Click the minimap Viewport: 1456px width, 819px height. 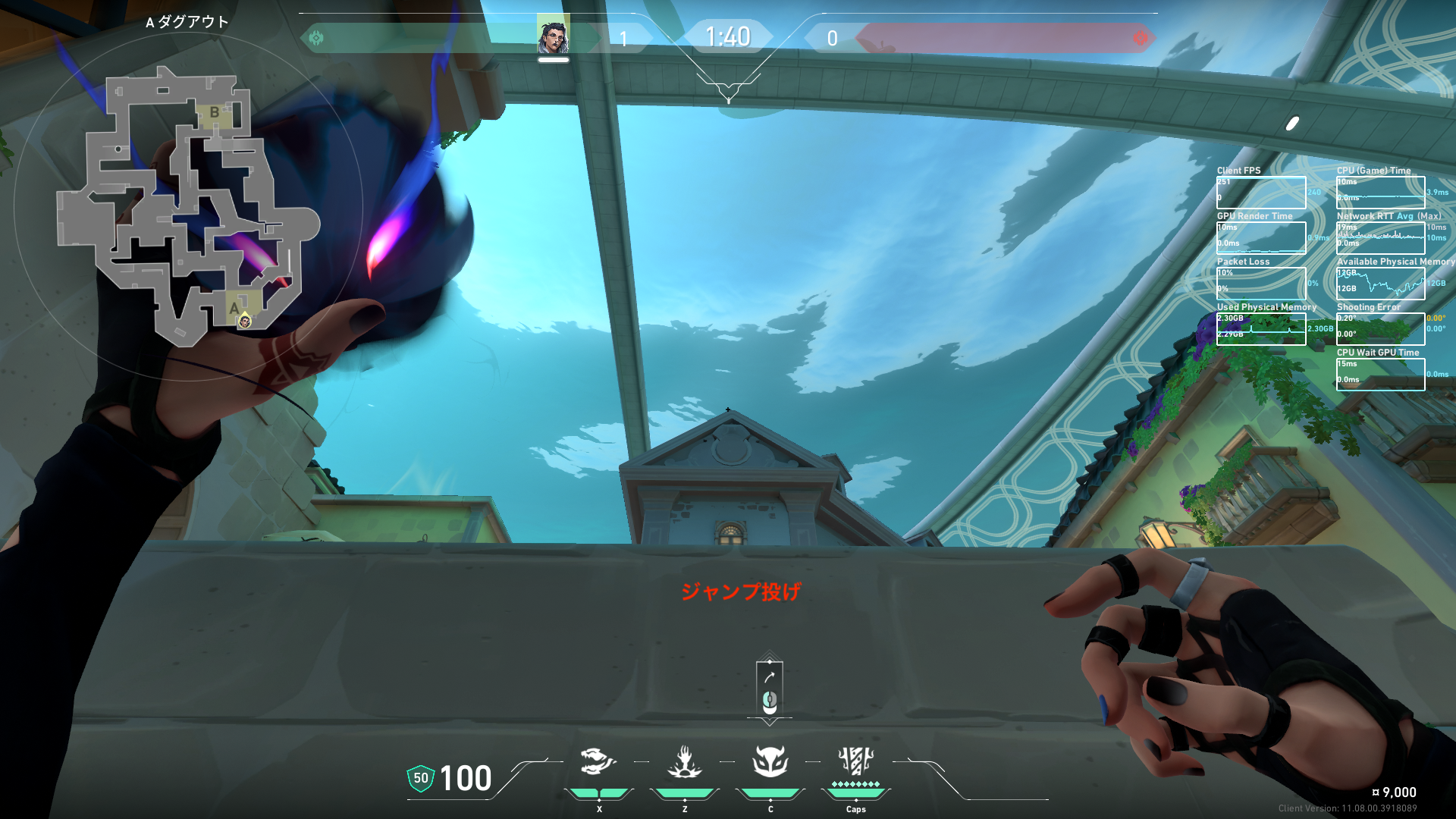pyautogui.click(x=188, y=205)
